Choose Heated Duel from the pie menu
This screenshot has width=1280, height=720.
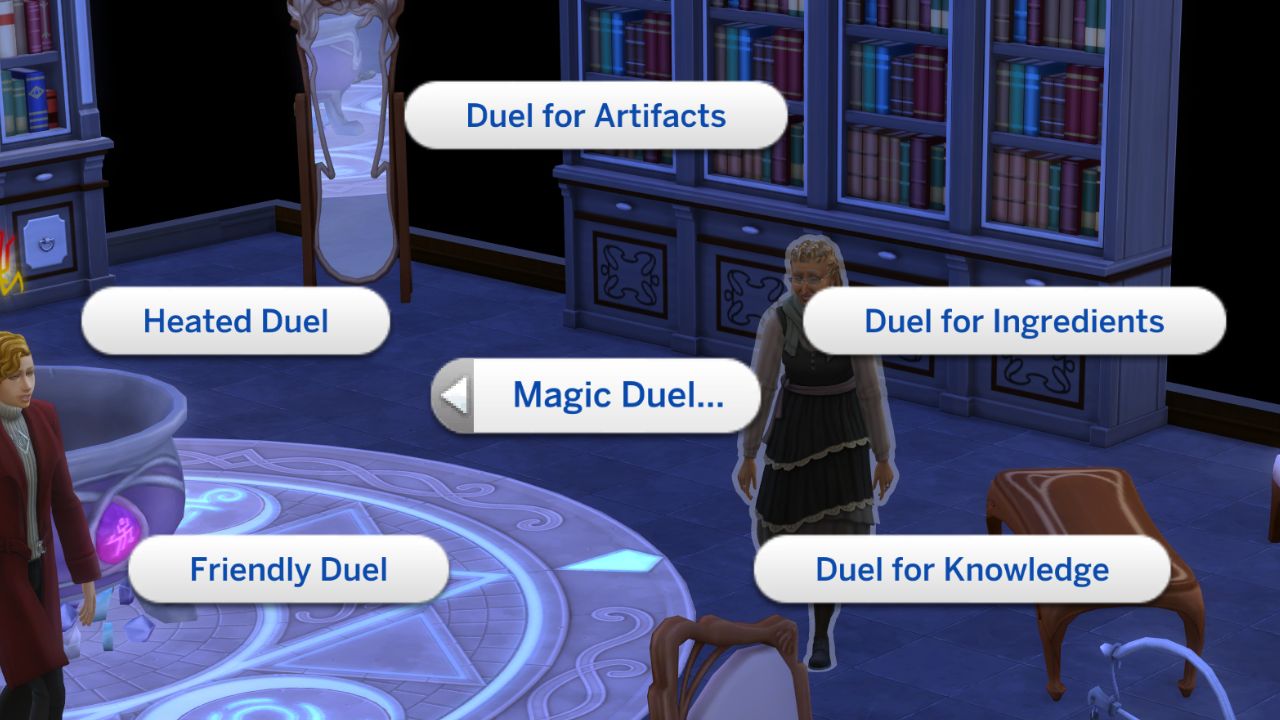(x=235, y=320)
